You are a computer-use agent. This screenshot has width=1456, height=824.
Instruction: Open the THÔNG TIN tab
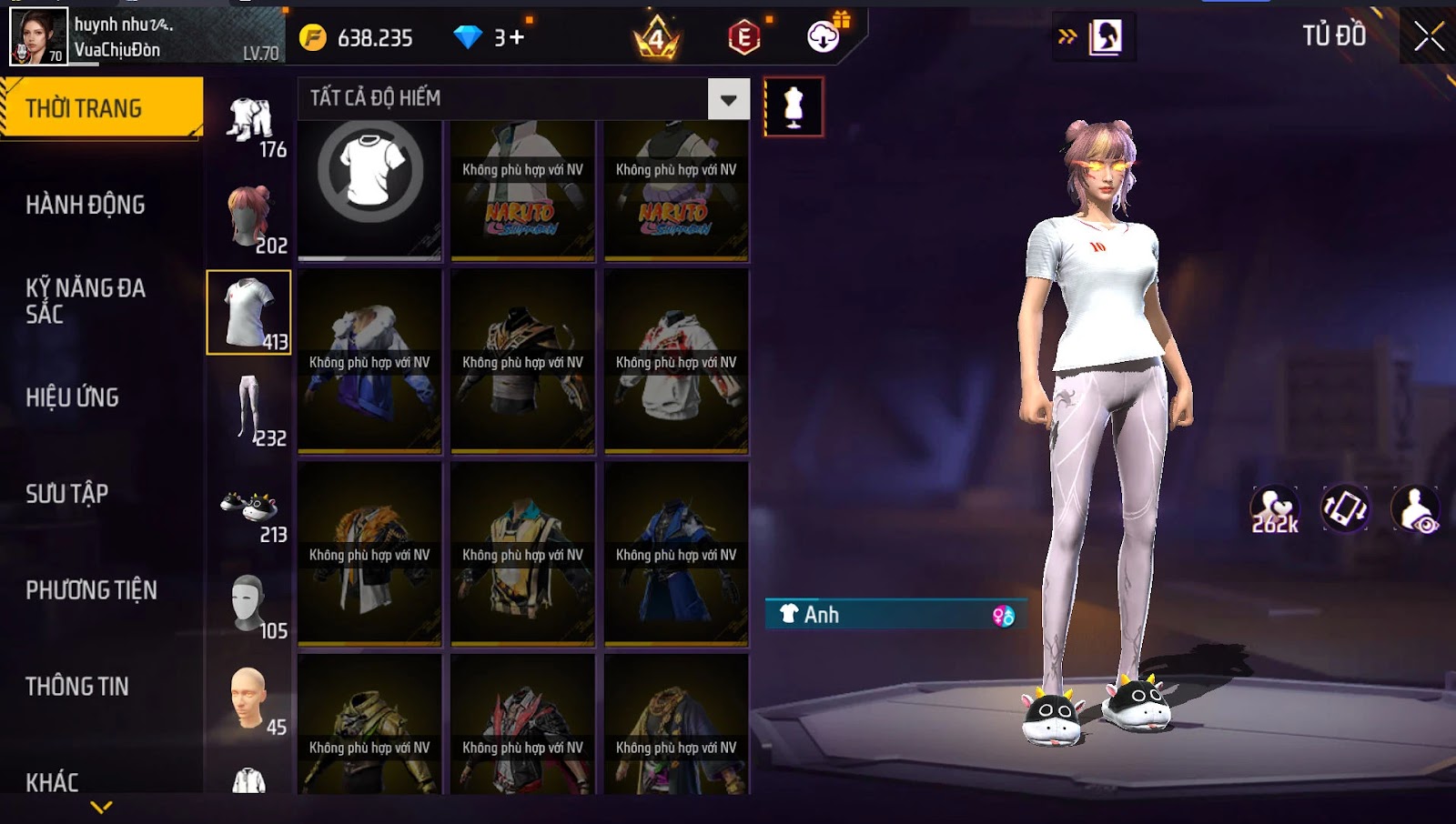77,687
